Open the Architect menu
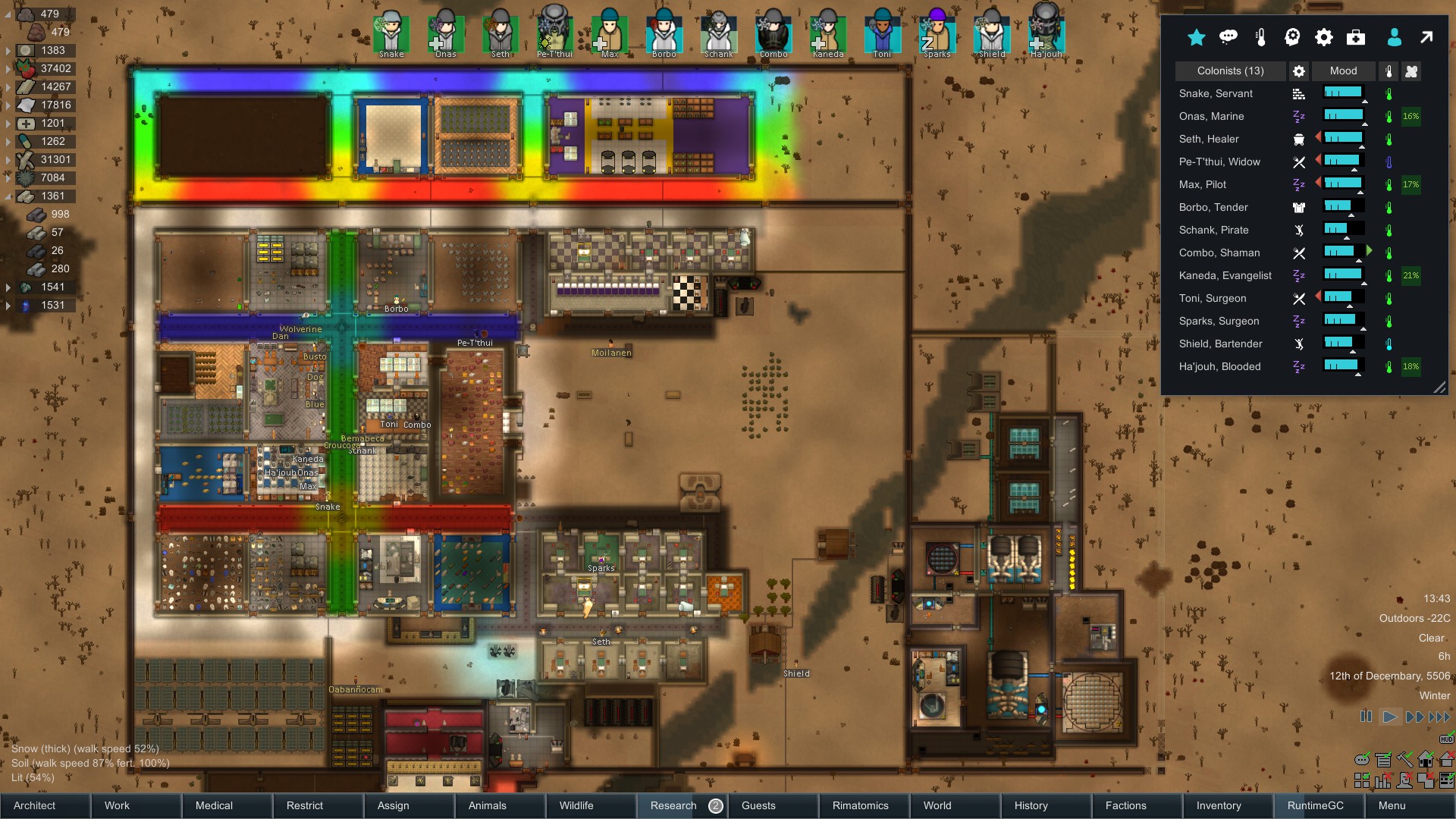The image size is (1456, 819). tap(33, 805)
